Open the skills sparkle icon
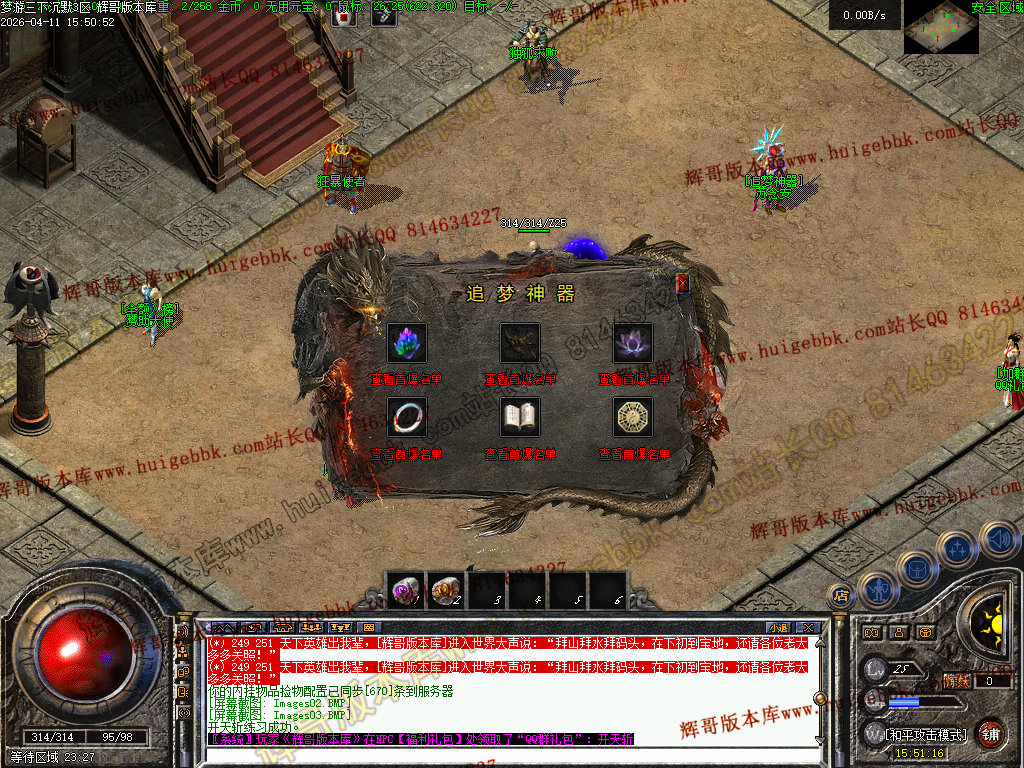The image size is (1024, 768). [x=958, y=548]
